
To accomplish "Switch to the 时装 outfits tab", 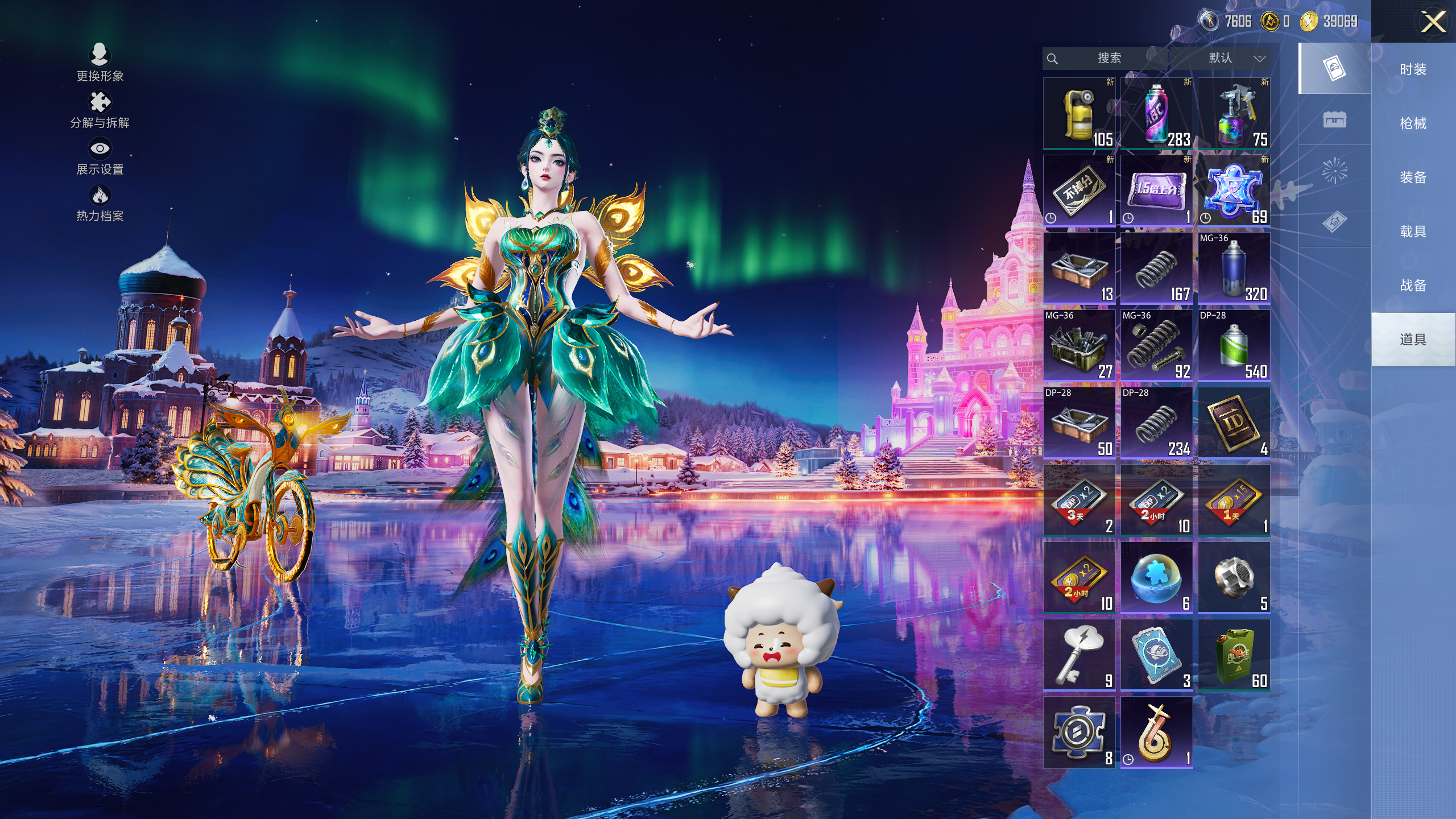I will pos(1413,69).
